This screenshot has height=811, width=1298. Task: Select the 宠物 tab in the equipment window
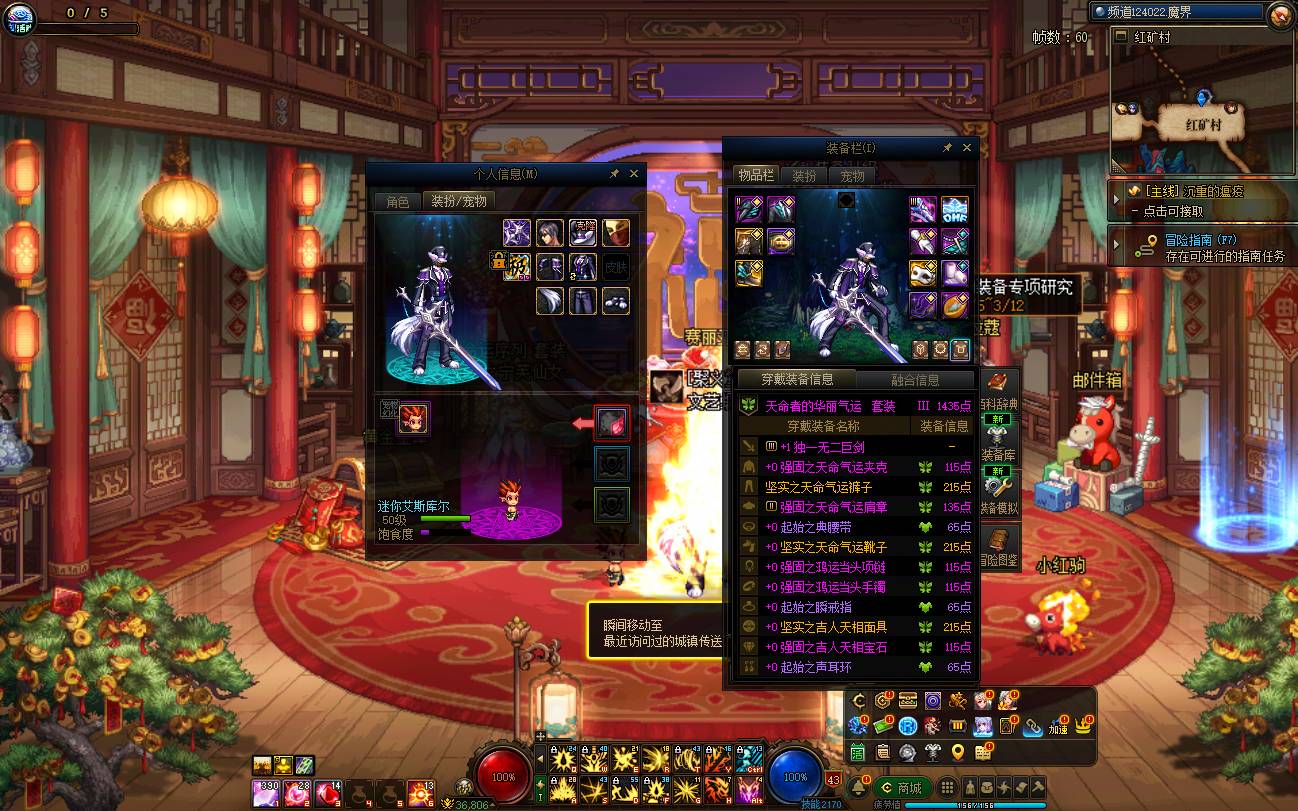(851, 175)
